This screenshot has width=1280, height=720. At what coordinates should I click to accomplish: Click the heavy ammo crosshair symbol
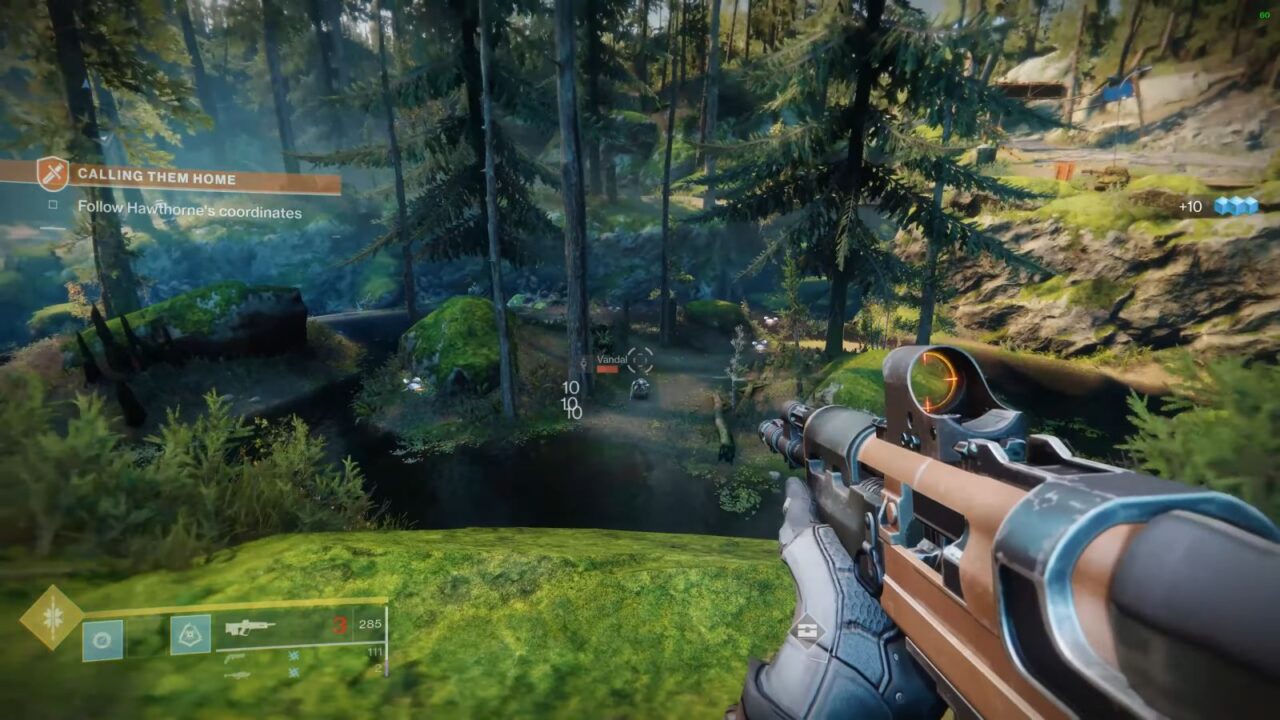coord(293,671)
